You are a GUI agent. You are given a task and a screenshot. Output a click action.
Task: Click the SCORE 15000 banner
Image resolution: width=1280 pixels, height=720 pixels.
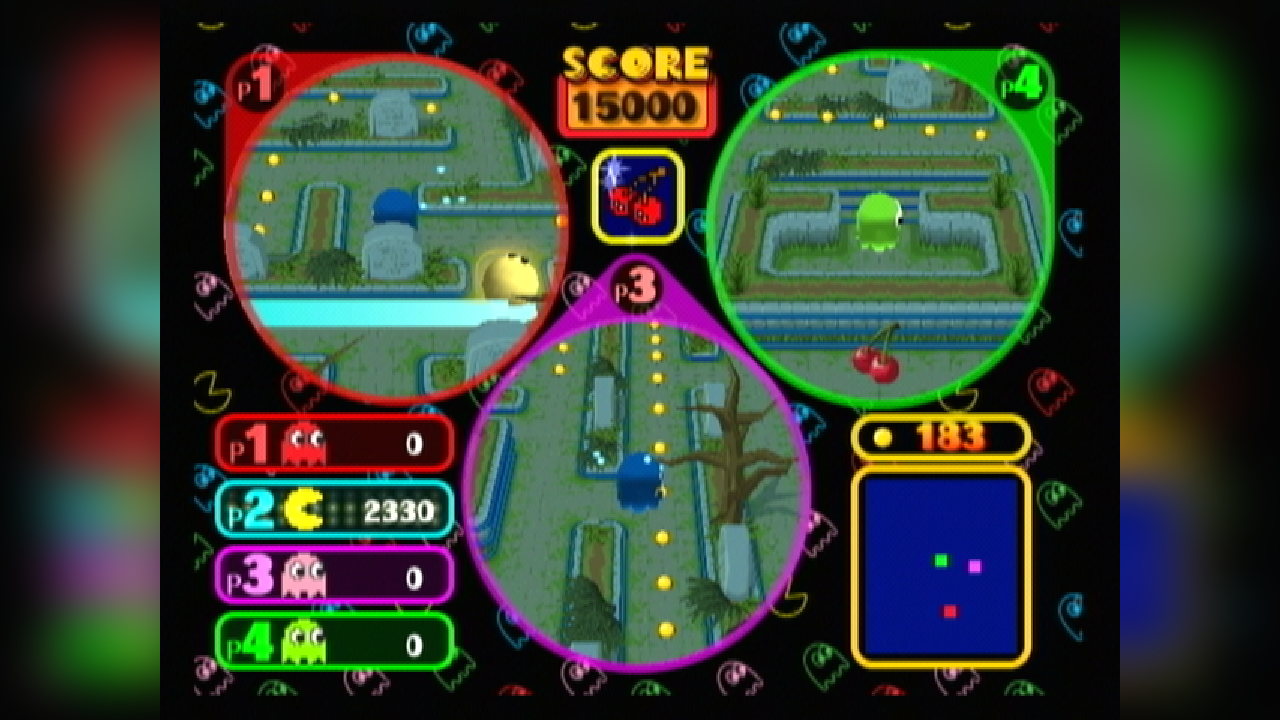pyautogui.click(x=635, y=88)
